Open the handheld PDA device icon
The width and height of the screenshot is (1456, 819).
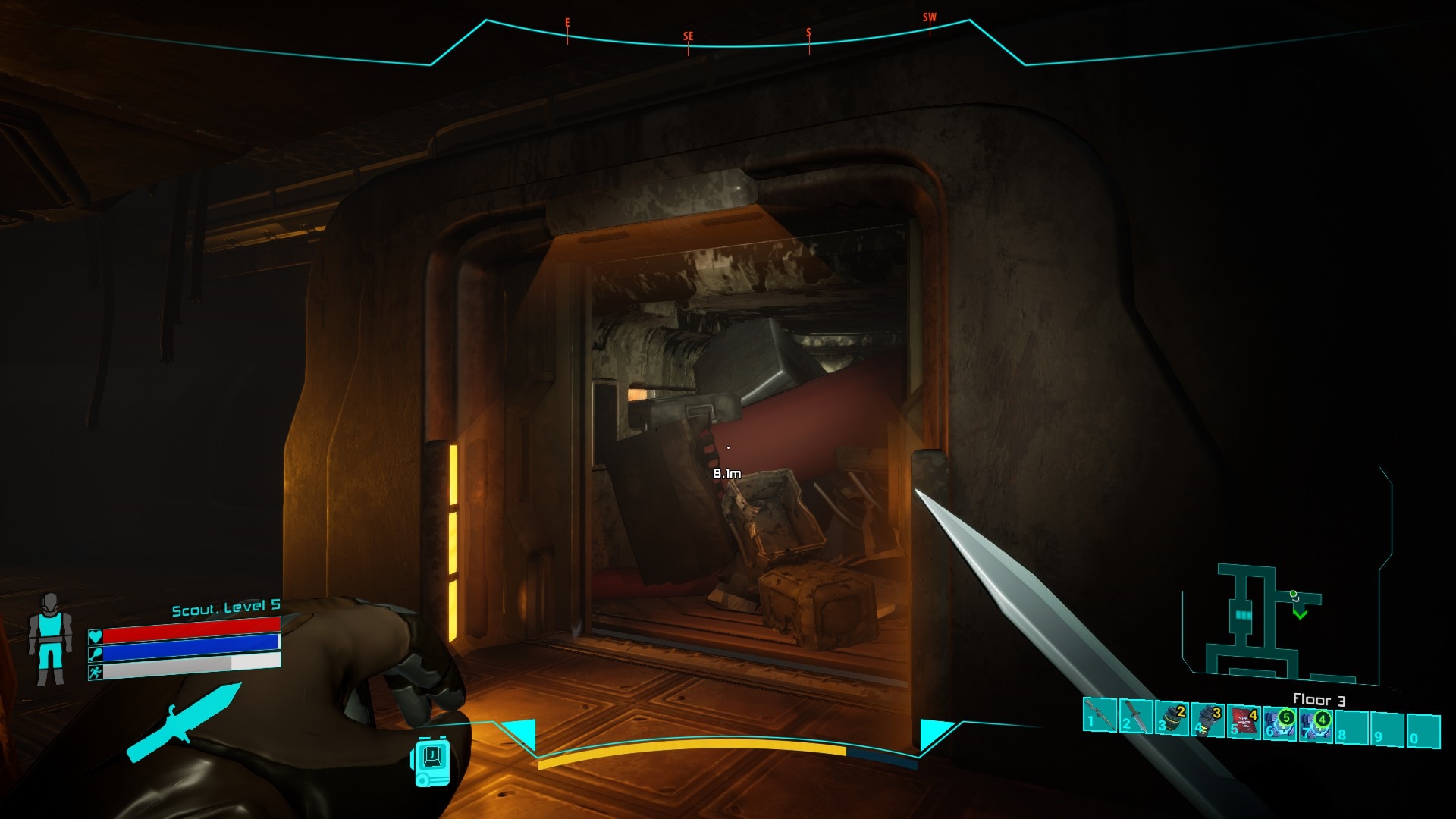click(x=431, y=762)
